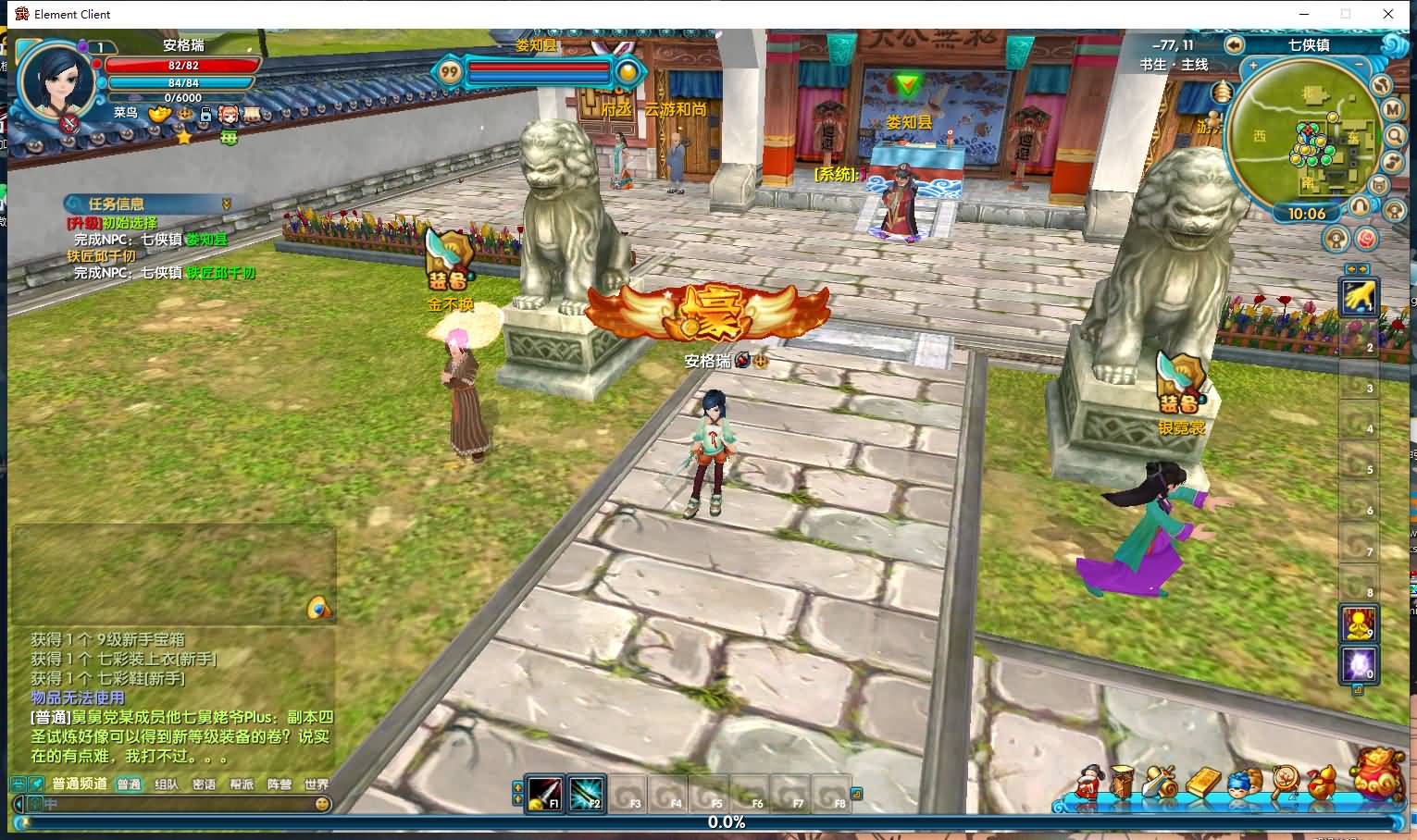Use the F2 slash skill
Viewport: 1417px width, 840px height.
586,793
